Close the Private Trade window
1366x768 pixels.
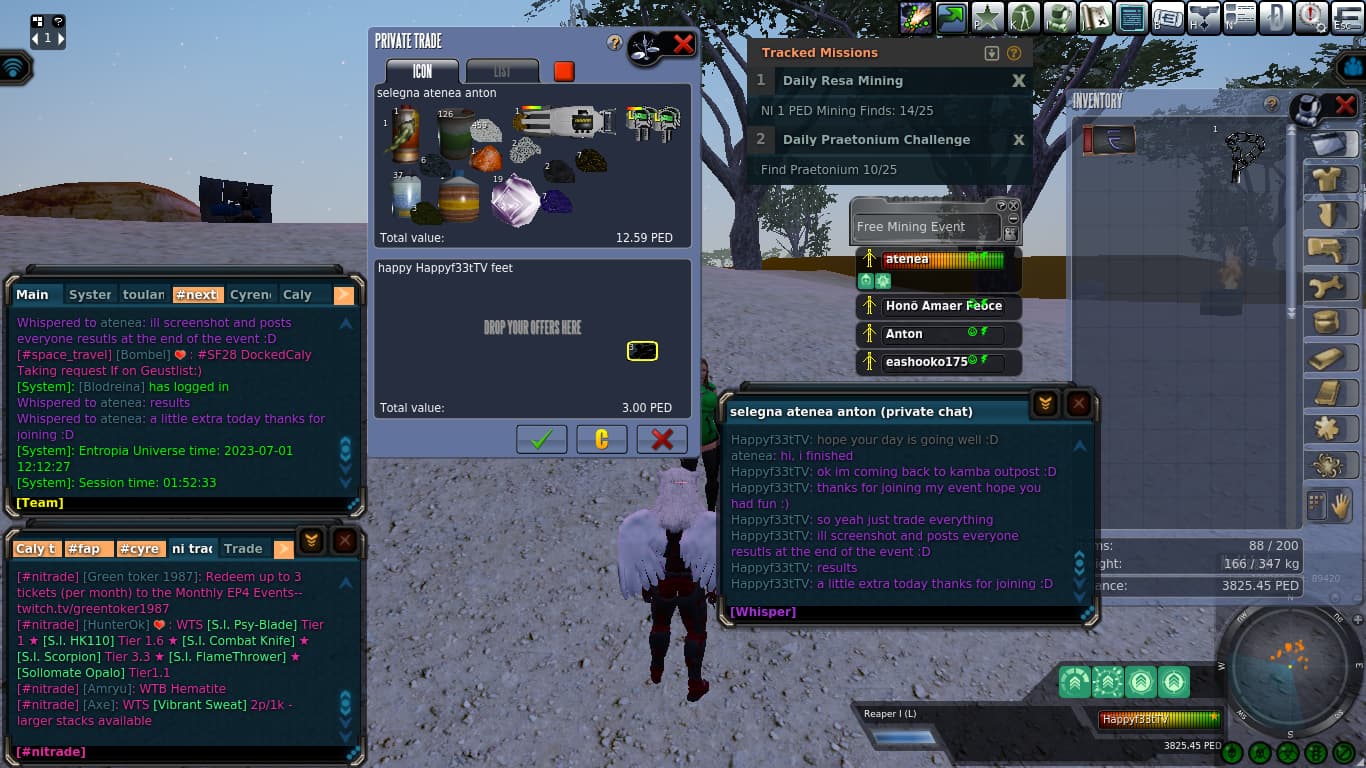(x=683, y=44)
